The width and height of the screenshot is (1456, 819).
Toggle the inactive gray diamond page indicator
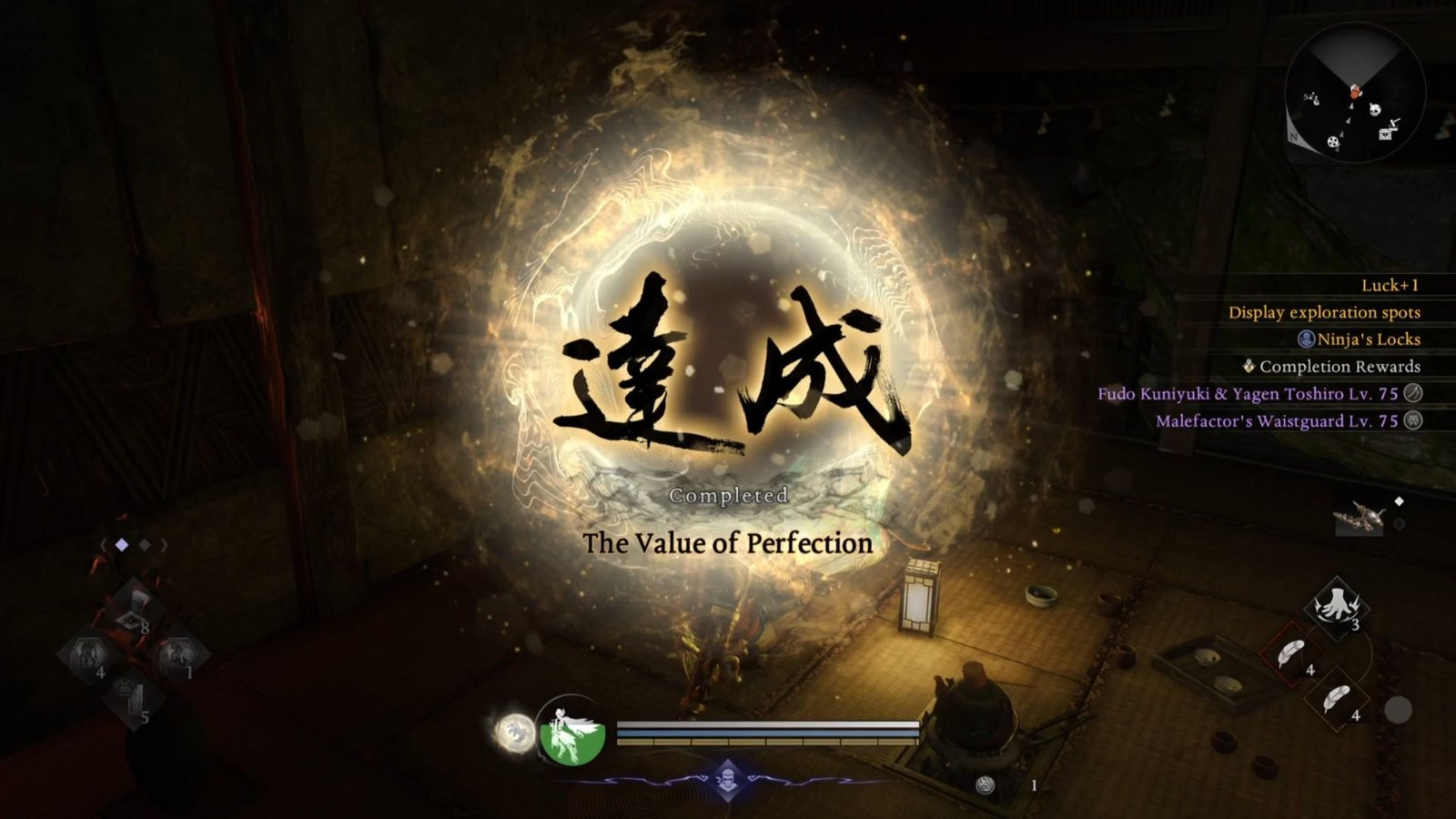point(145,543)
